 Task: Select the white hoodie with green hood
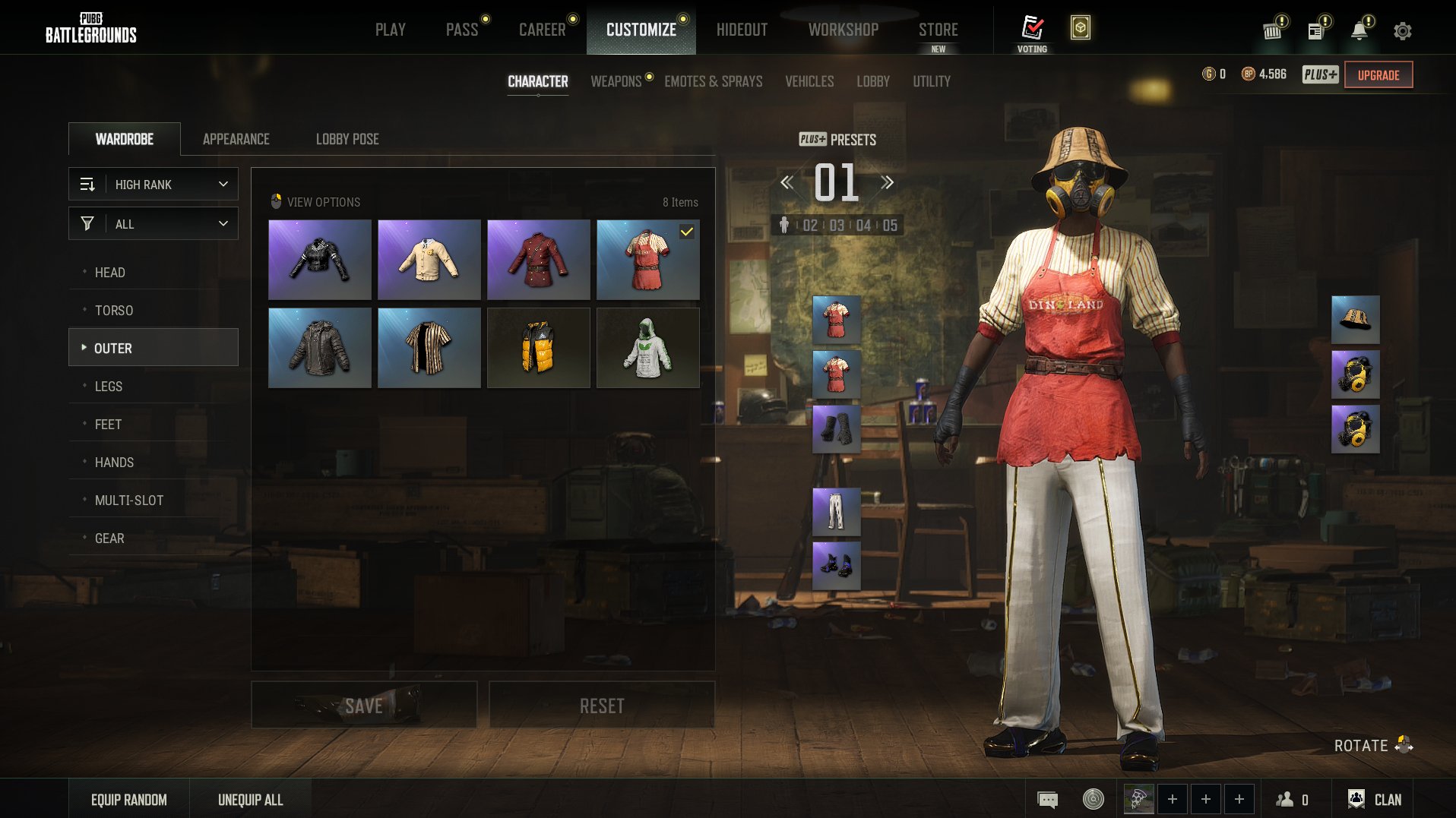[647, 348]
